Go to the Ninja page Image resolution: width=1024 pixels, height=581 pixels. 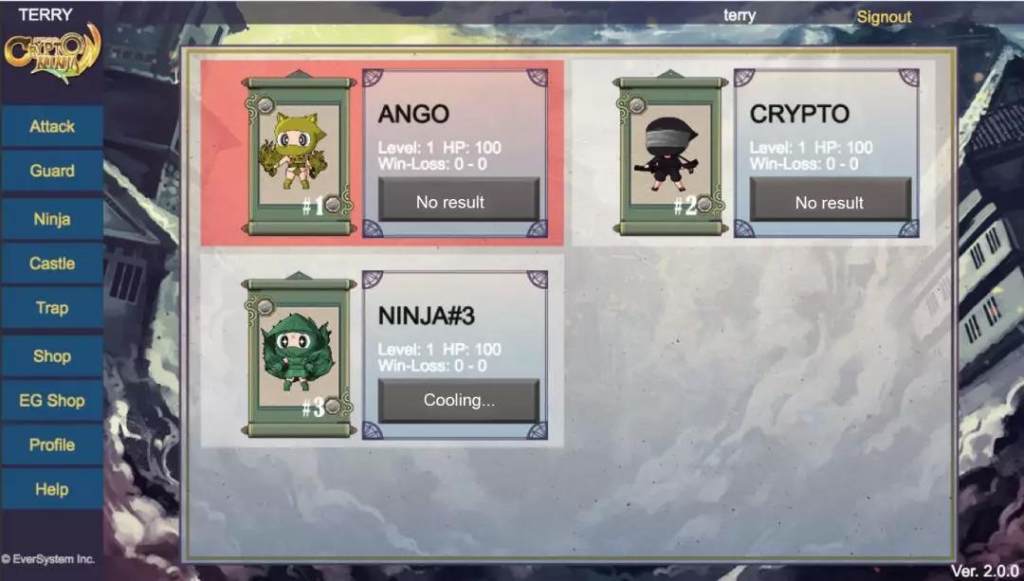pos(52,219)
